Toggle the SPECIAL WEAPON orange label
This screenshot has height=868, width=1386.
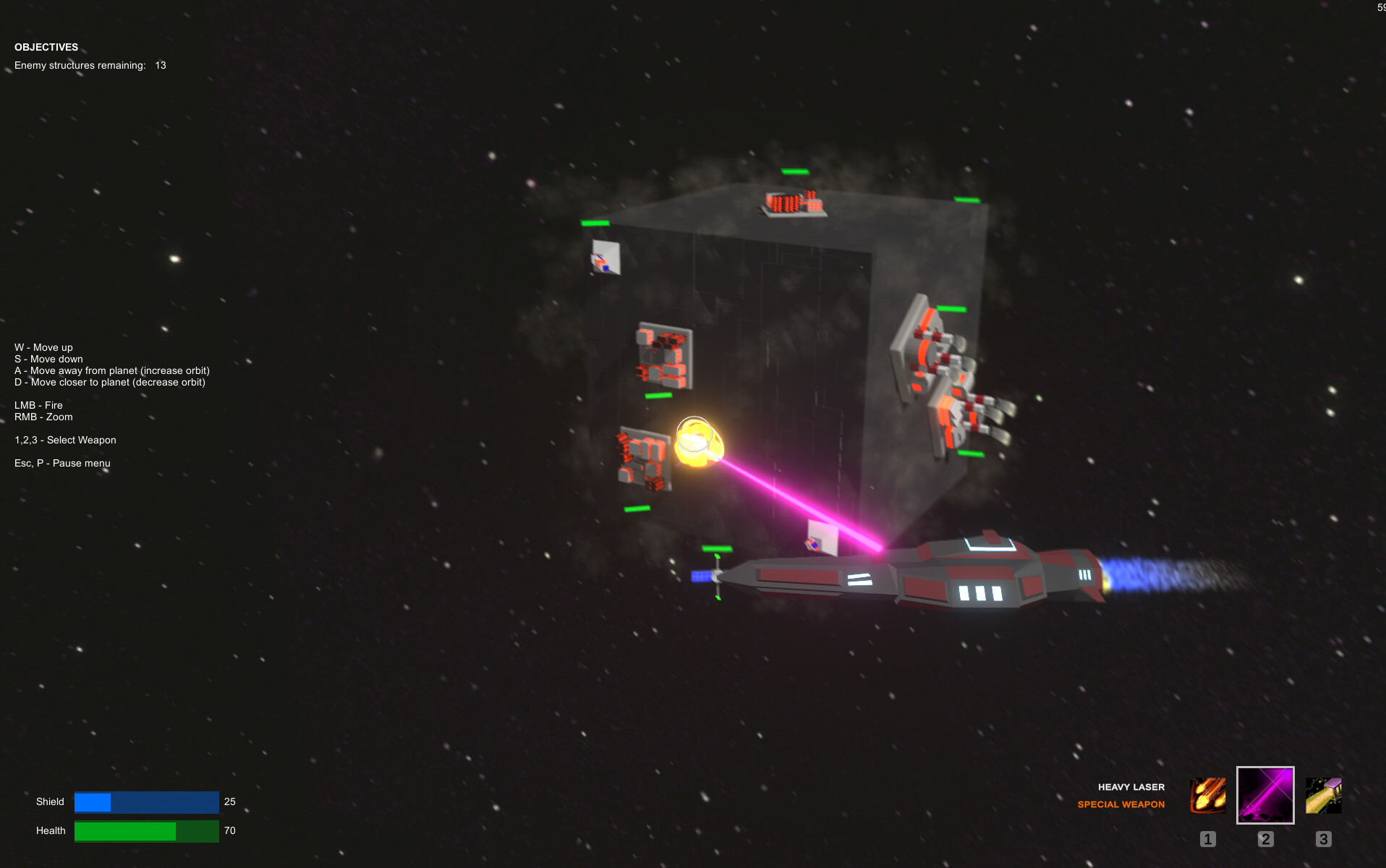[1121, 804]
